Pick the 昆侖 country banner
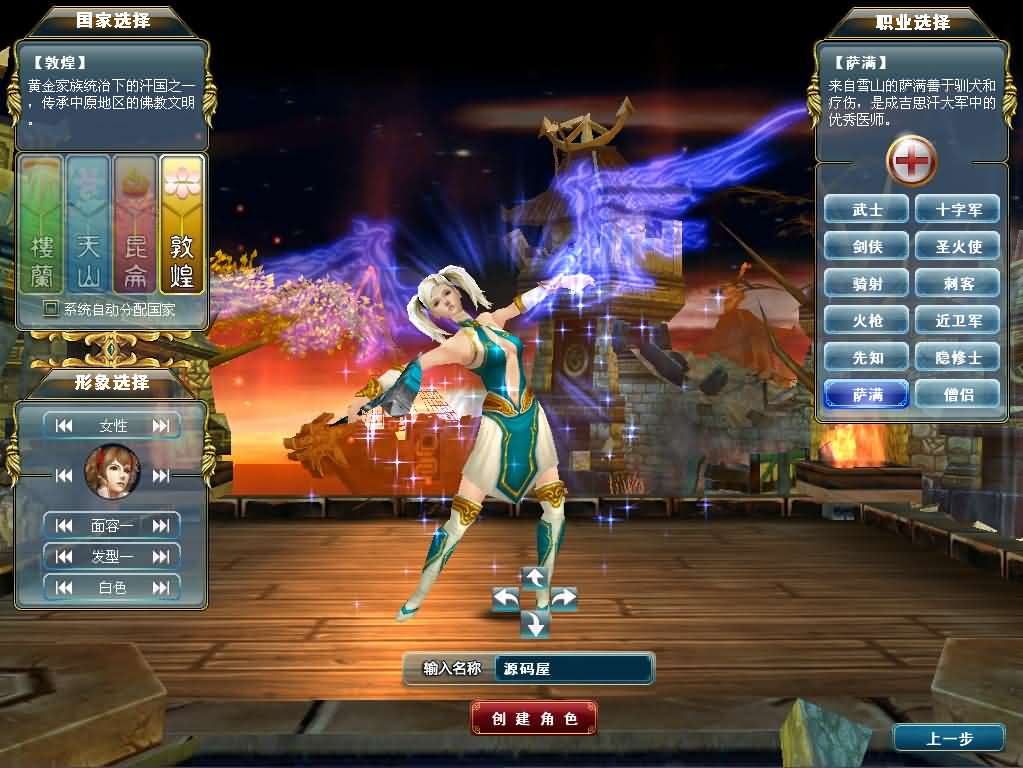 [135, 224]
